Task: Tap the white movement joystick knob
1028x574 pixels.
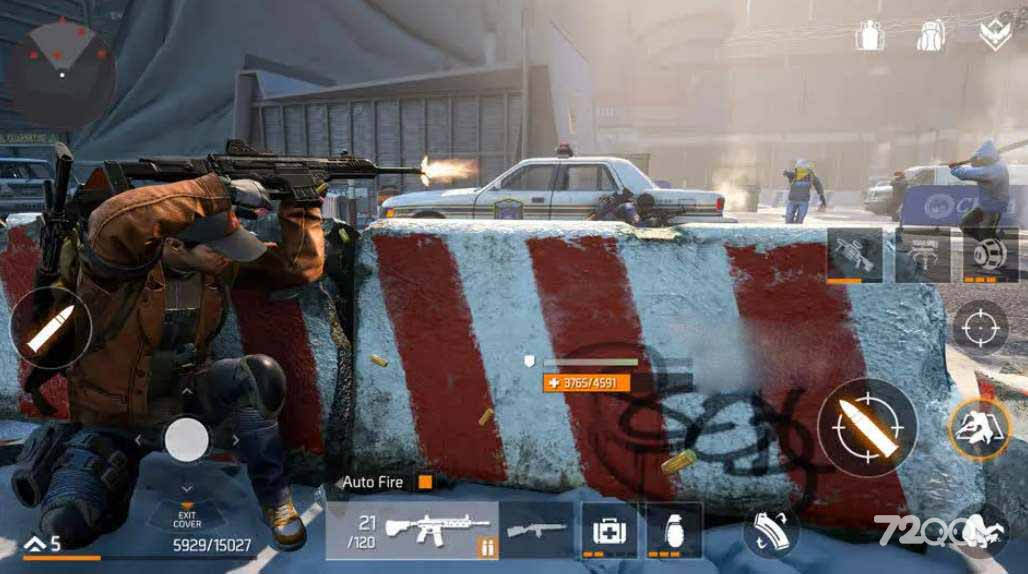Action: (x=186, y=438)
